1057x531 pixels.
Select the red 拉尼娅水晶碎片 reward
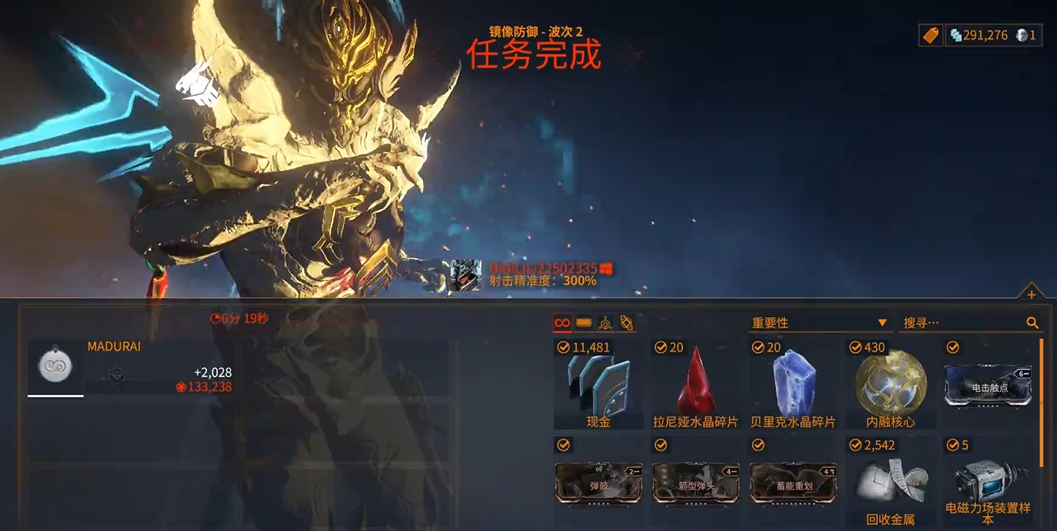click(696, 386)
